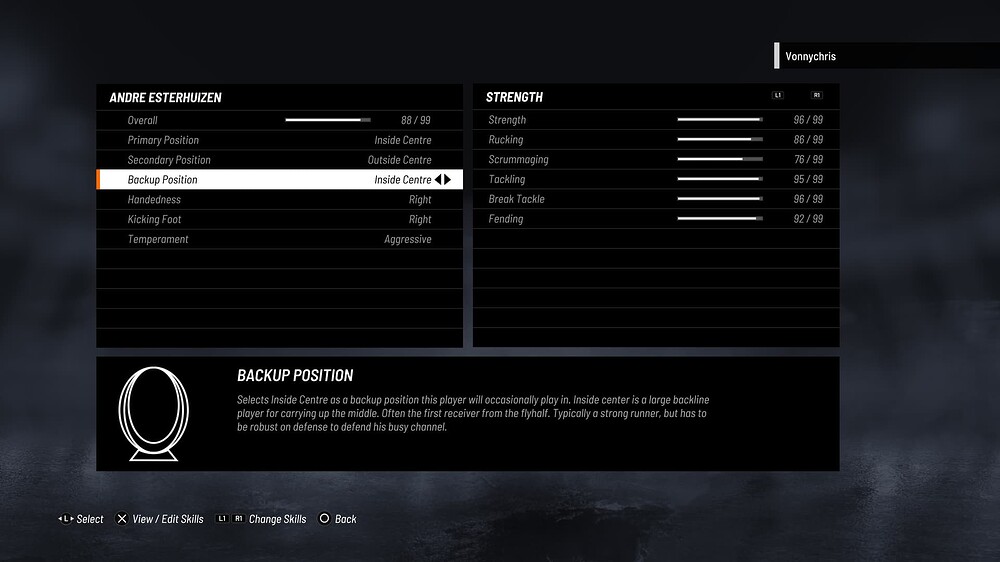Select the Handedness row

click(279, 200)
